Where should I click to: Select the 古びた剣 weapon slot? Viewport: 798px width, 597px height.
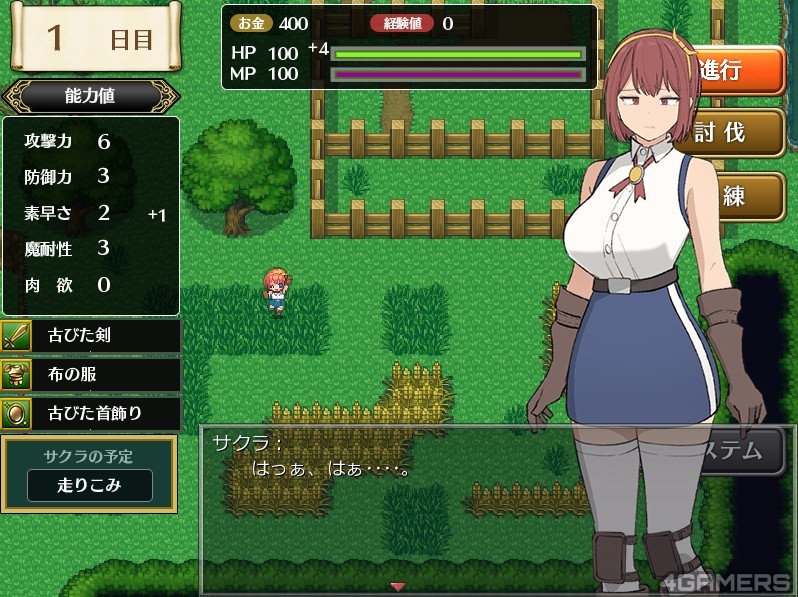click(x=91, y=336)
